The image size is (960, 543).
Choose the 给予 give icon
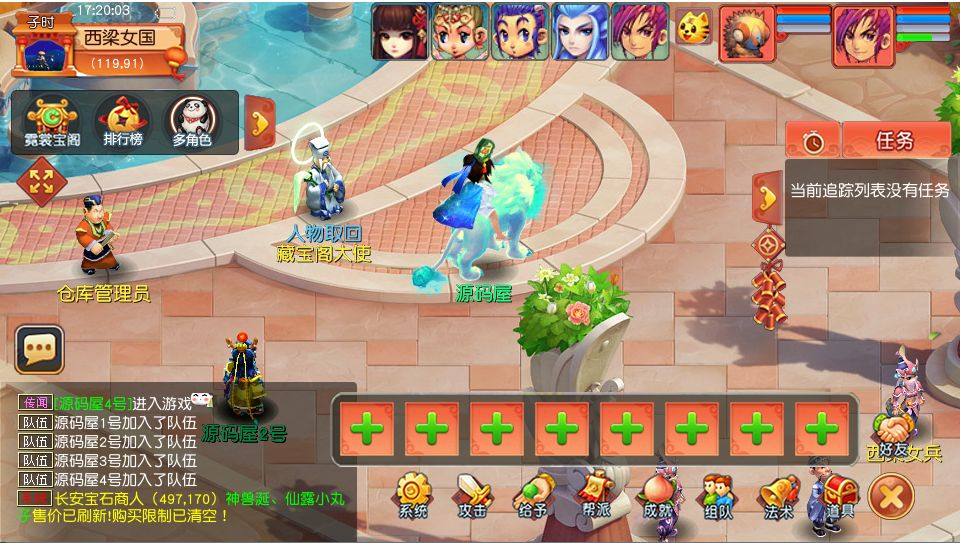pos(534,495)
